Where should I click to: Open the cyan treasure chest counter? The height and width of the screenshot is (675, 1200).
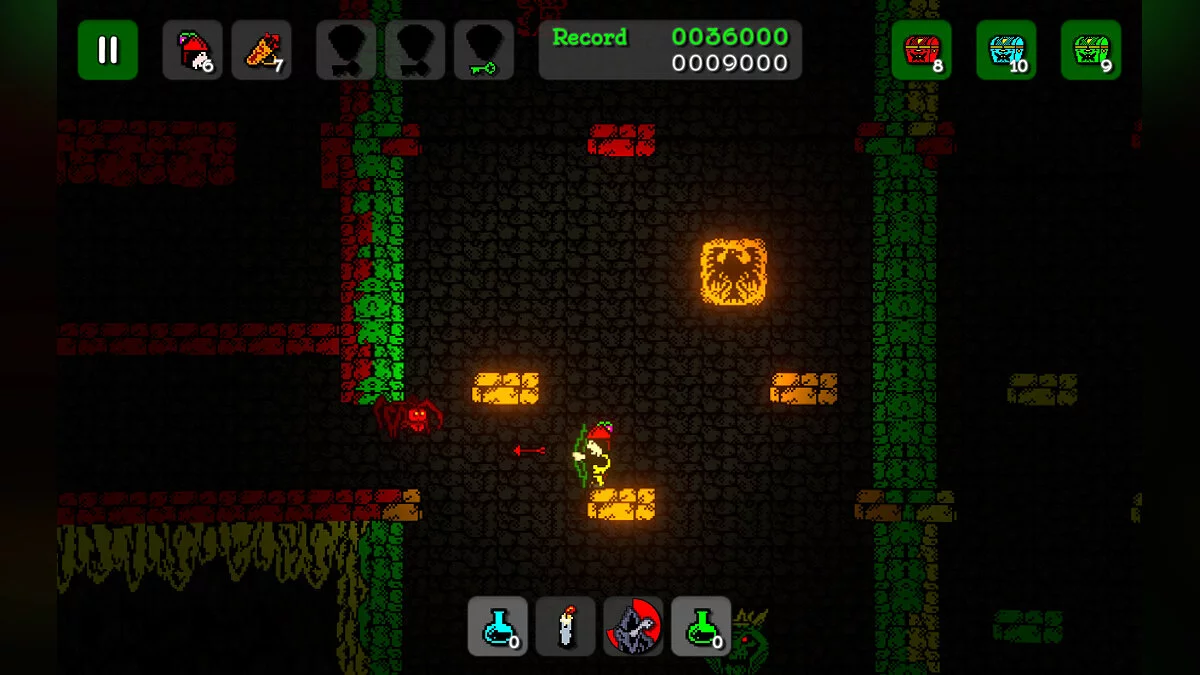point(1007,50)
